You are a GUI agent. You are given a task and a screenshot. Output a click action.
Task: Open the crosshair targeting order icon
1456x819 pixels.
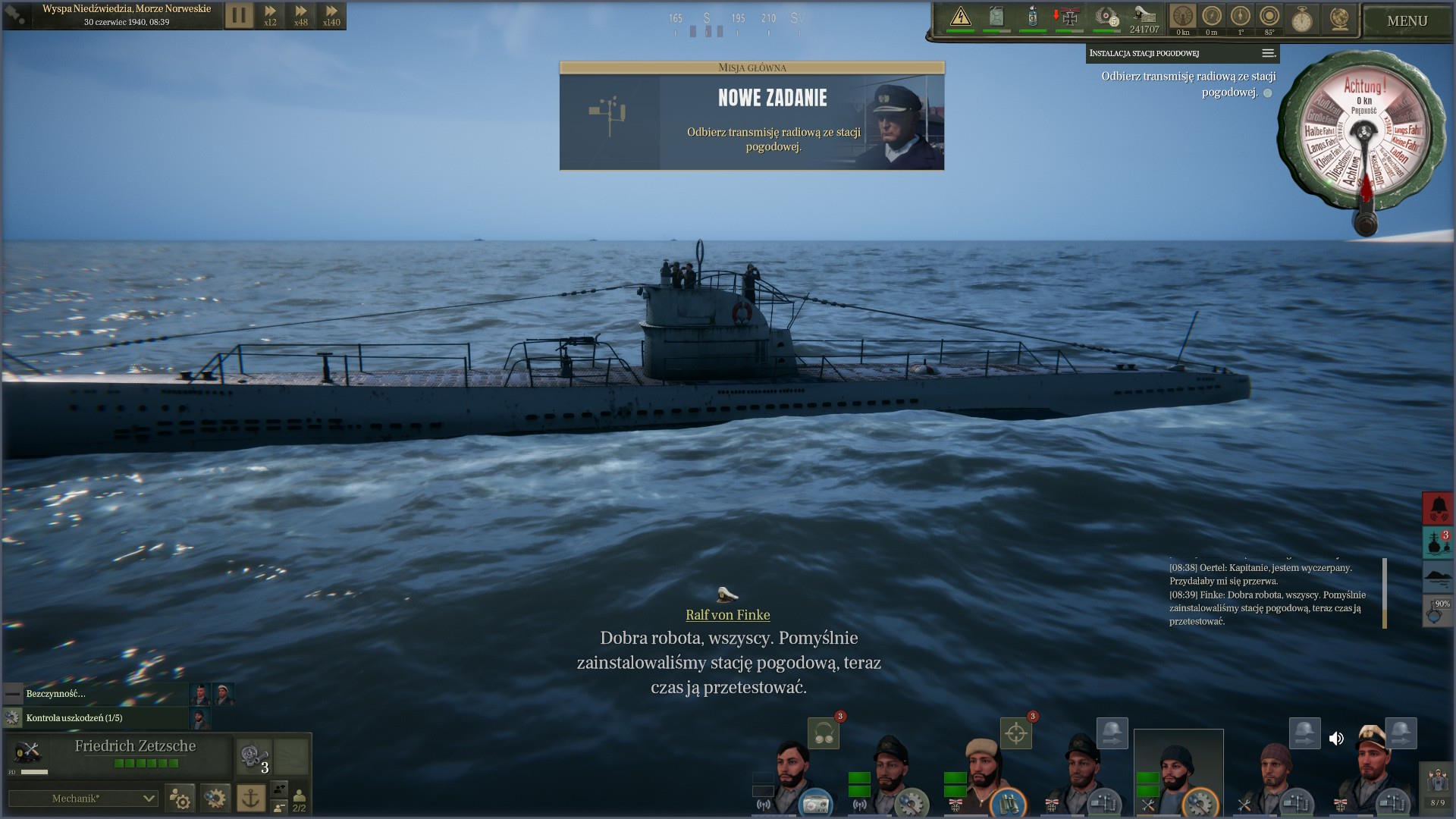pos(1016,733)
